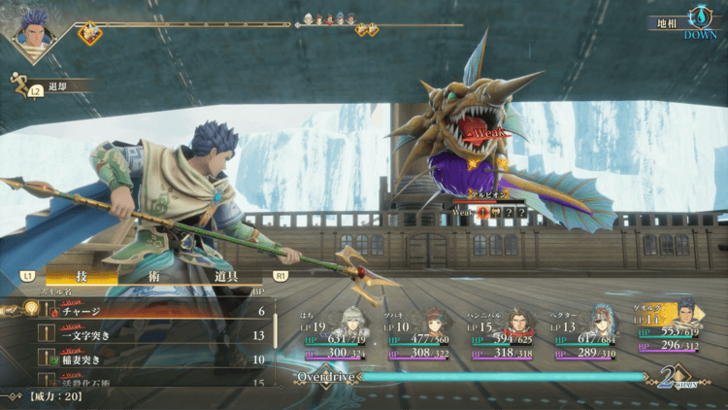The height and width of the screenshot is (410, 728).
Task: Choose the 一文字突き skill
Action: tap(150, 335)
